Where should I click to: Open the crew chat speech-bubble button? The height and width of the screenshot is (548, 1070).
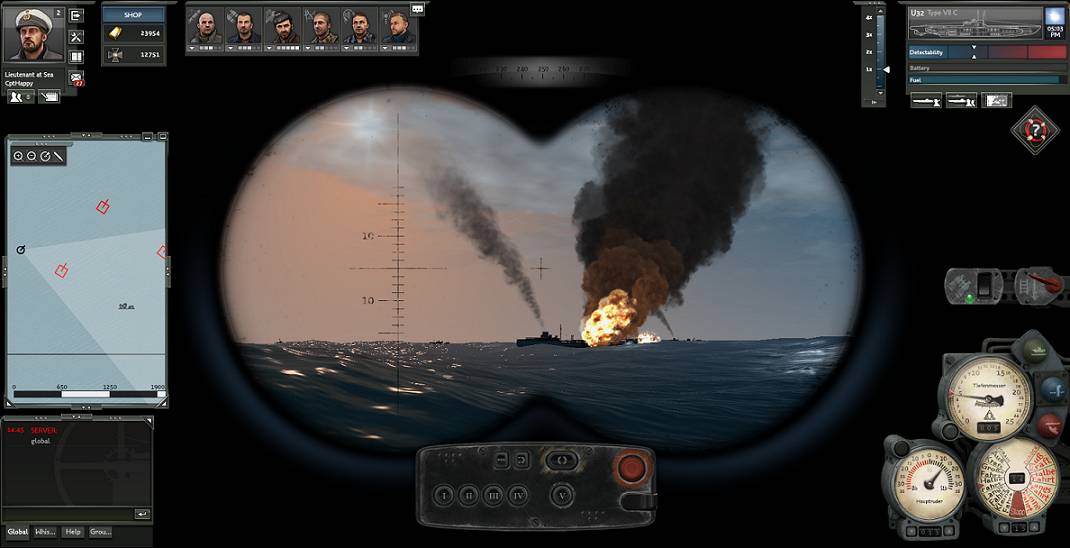[x=417, y=9]
